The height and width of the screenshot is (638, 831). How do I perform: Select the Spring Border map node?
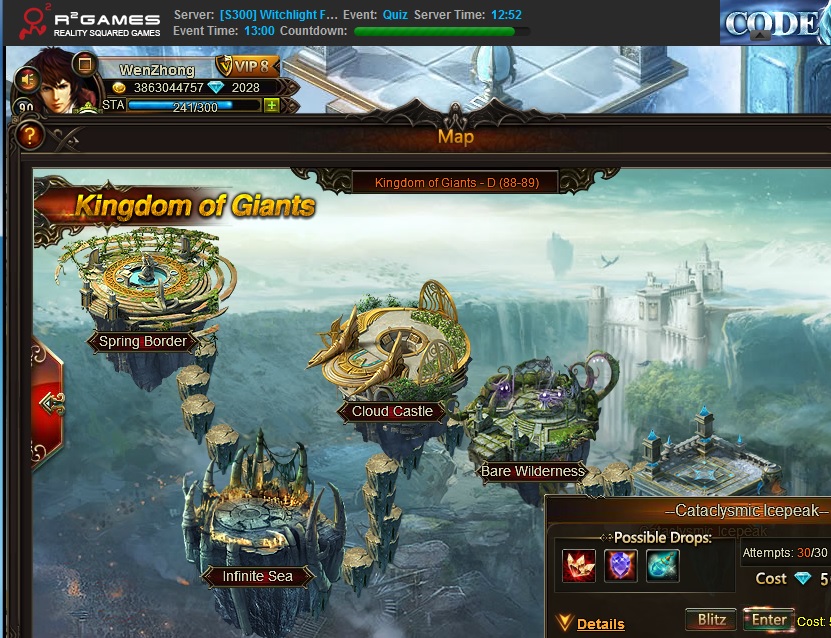[x=144, y=341]
